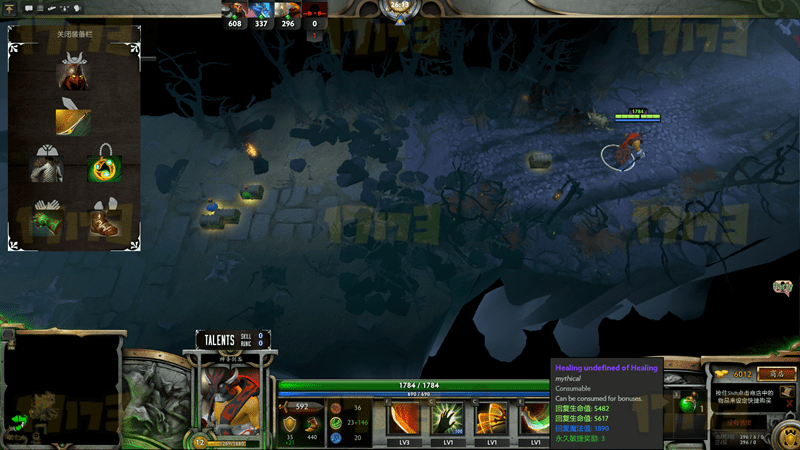This screenshot has width=800, height=450.
Task: Open the TALENTS panel
Action: coord(222,340)
